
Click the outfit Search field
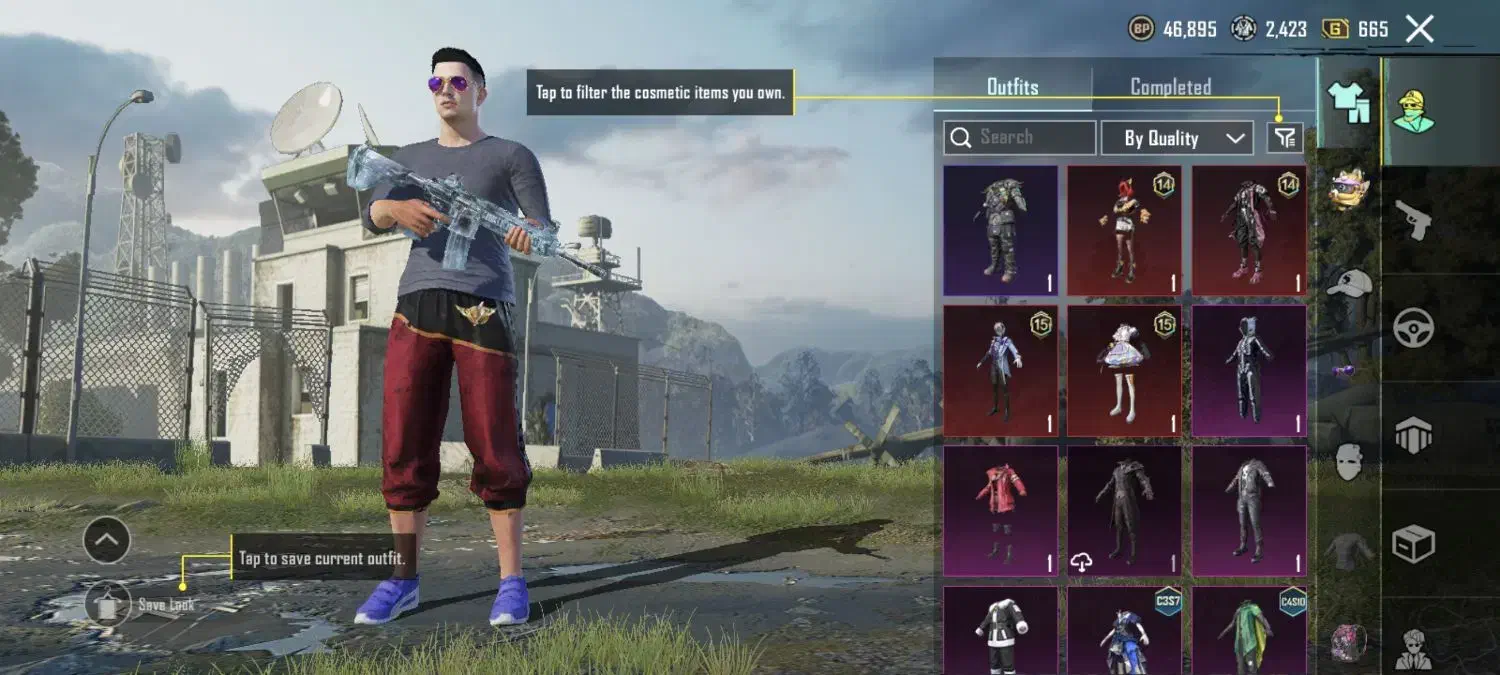pos(1020,138)
